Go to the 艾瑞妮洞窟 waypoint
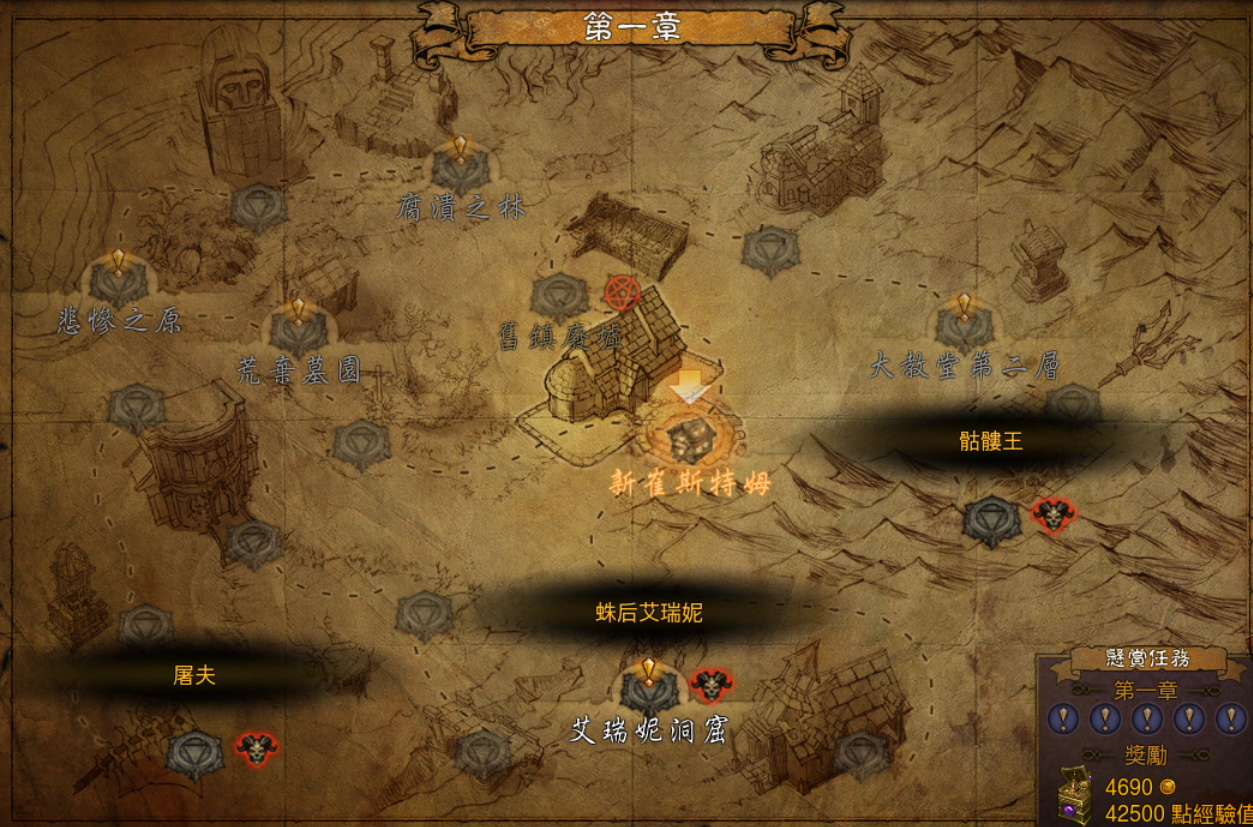Screen dimensions: 1253x827 (648, 690)
